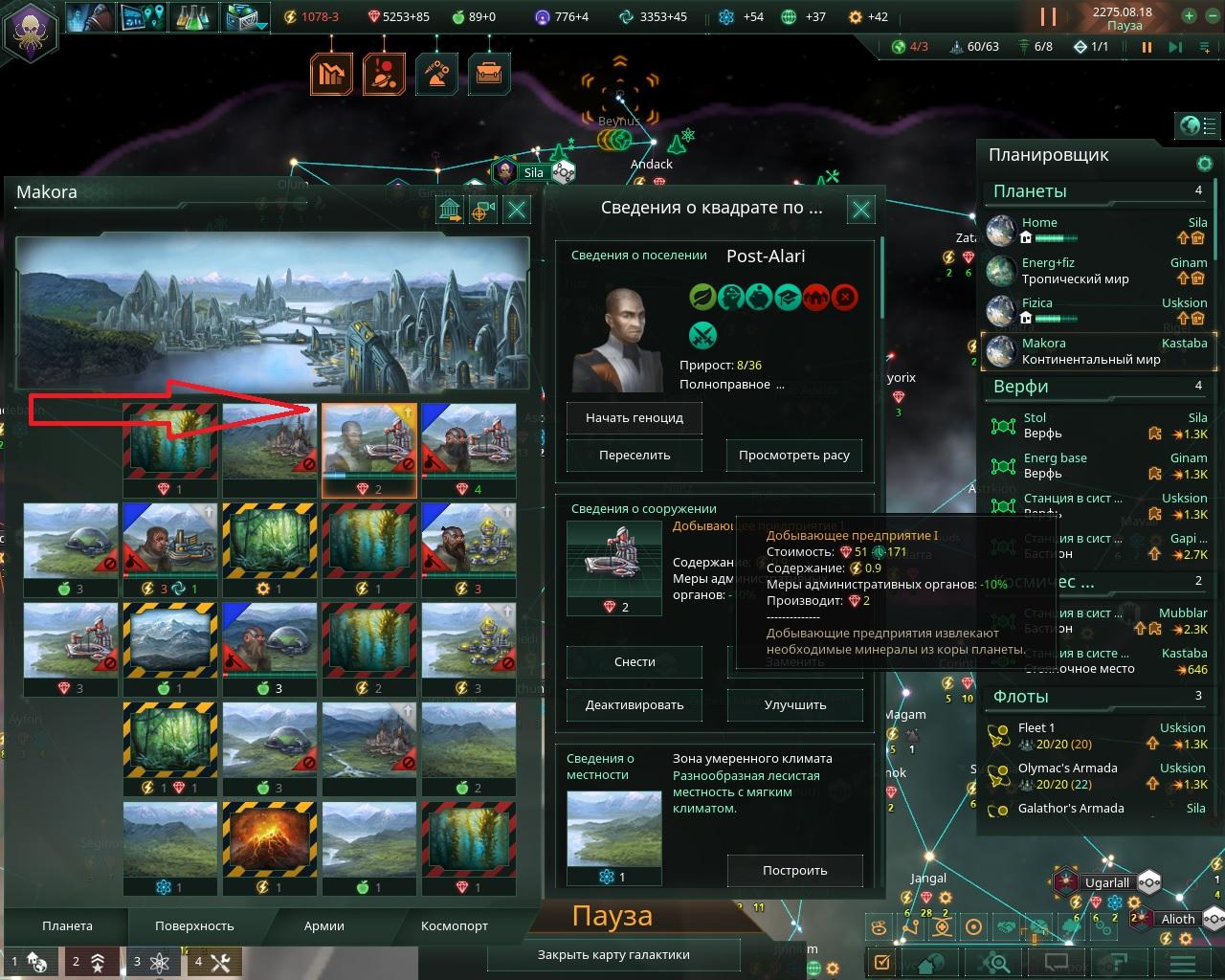
Task: Open "Просмотреть расу" species view
Action: point(793,456)
